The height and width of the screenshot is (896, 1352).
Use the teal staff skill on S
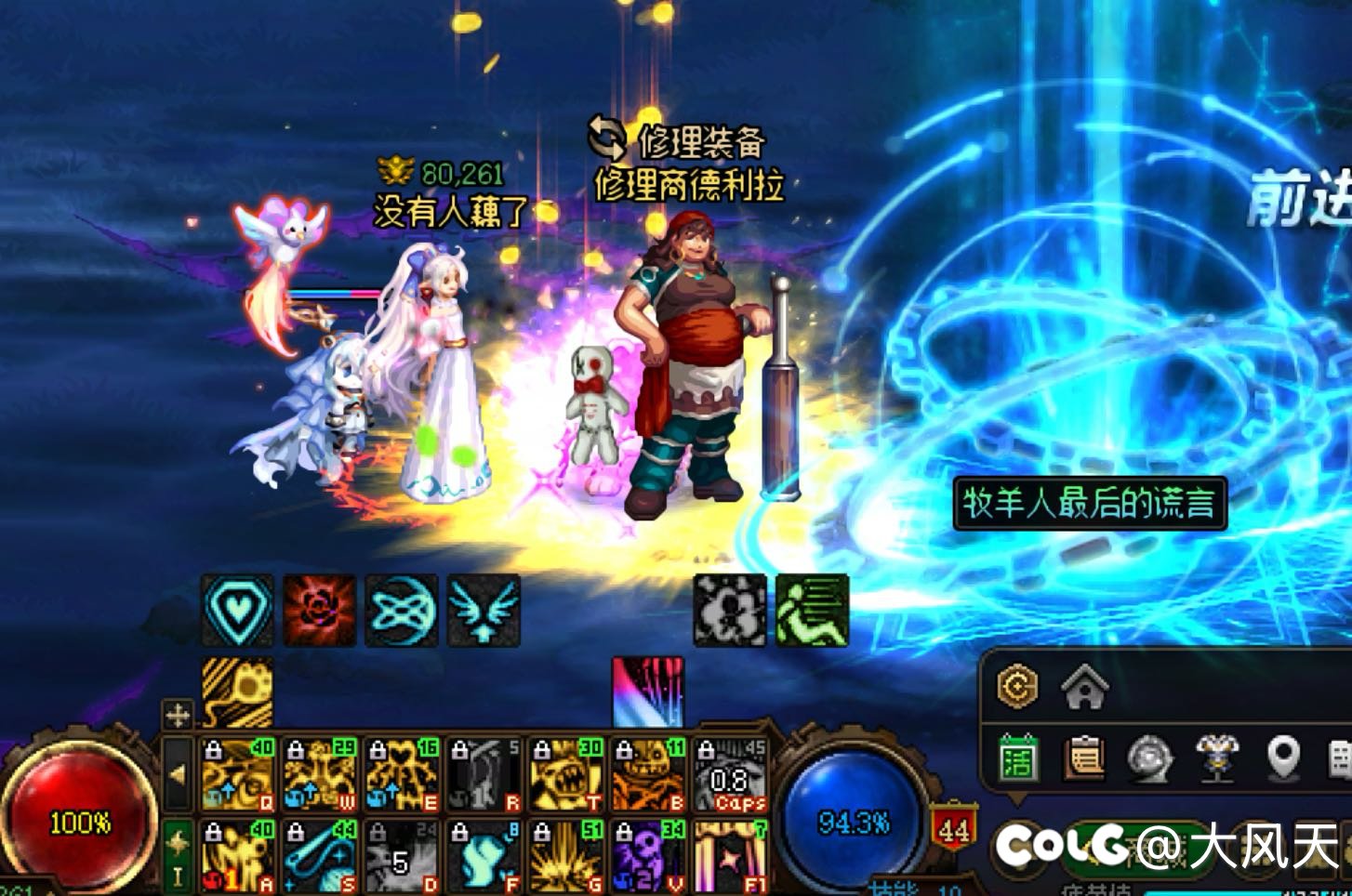pos(320,856)
